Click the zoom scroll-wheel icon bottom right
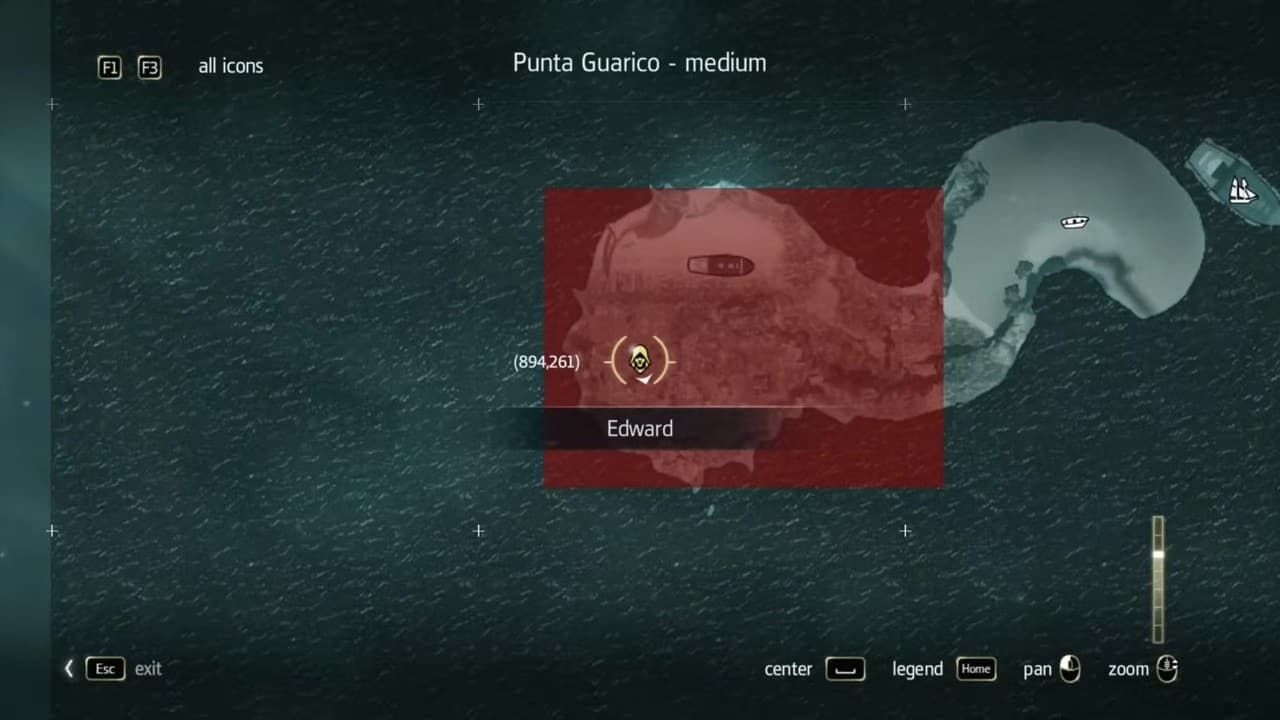 pyautogui.click(x=1167, y=669)
